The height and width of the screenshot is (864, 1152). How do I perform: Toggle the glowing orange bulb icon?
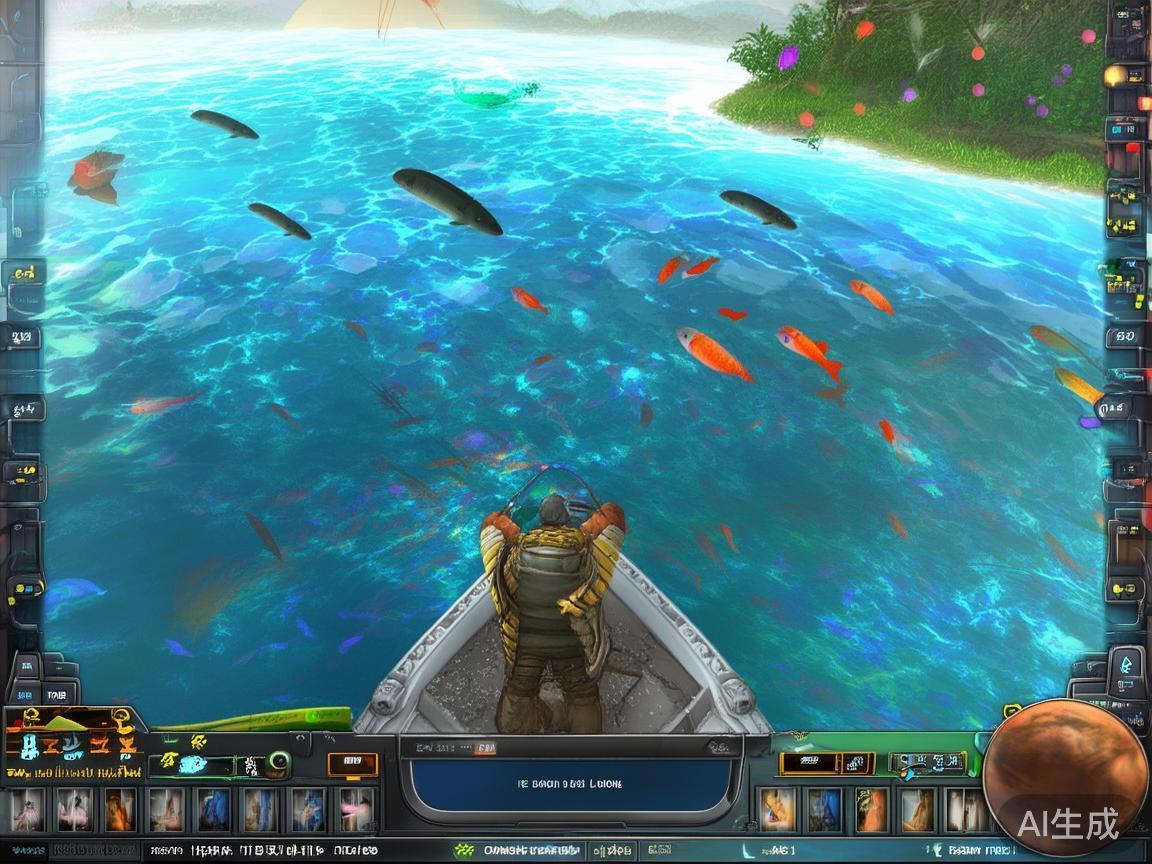pos(1115,75)
